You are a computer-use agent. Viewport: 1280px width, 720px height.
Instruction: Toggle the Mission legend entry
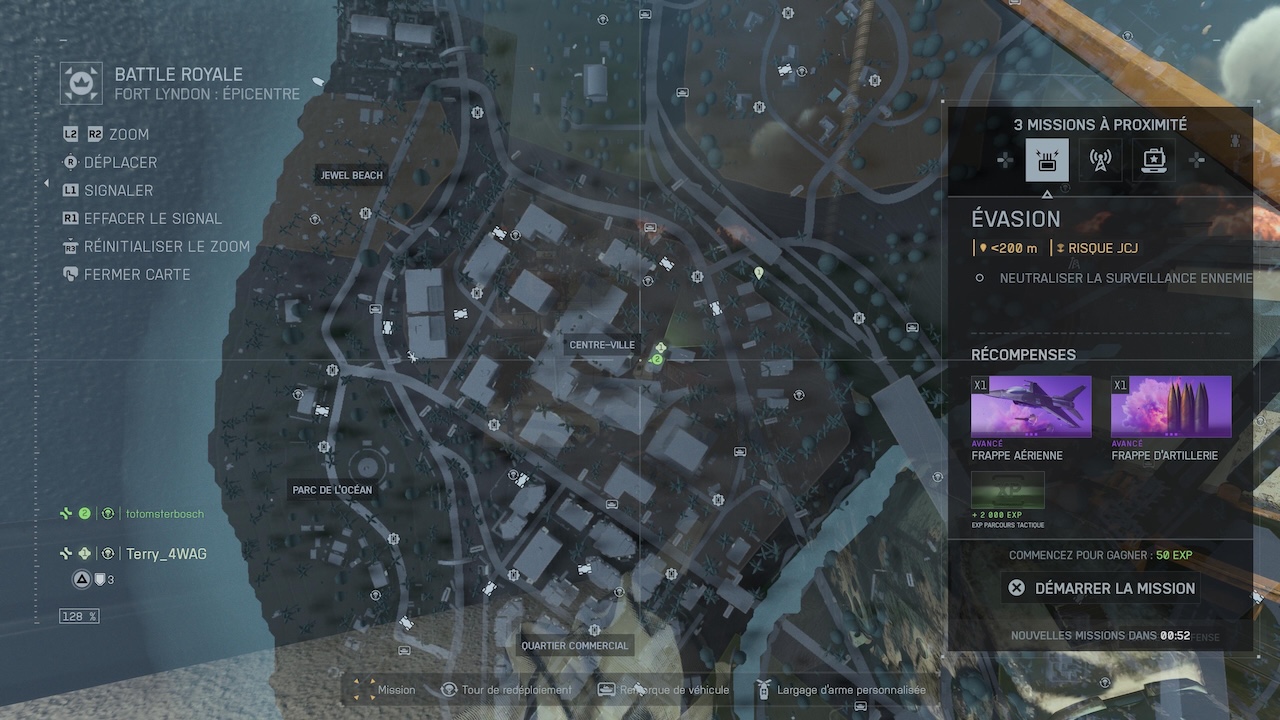[385, 690]
